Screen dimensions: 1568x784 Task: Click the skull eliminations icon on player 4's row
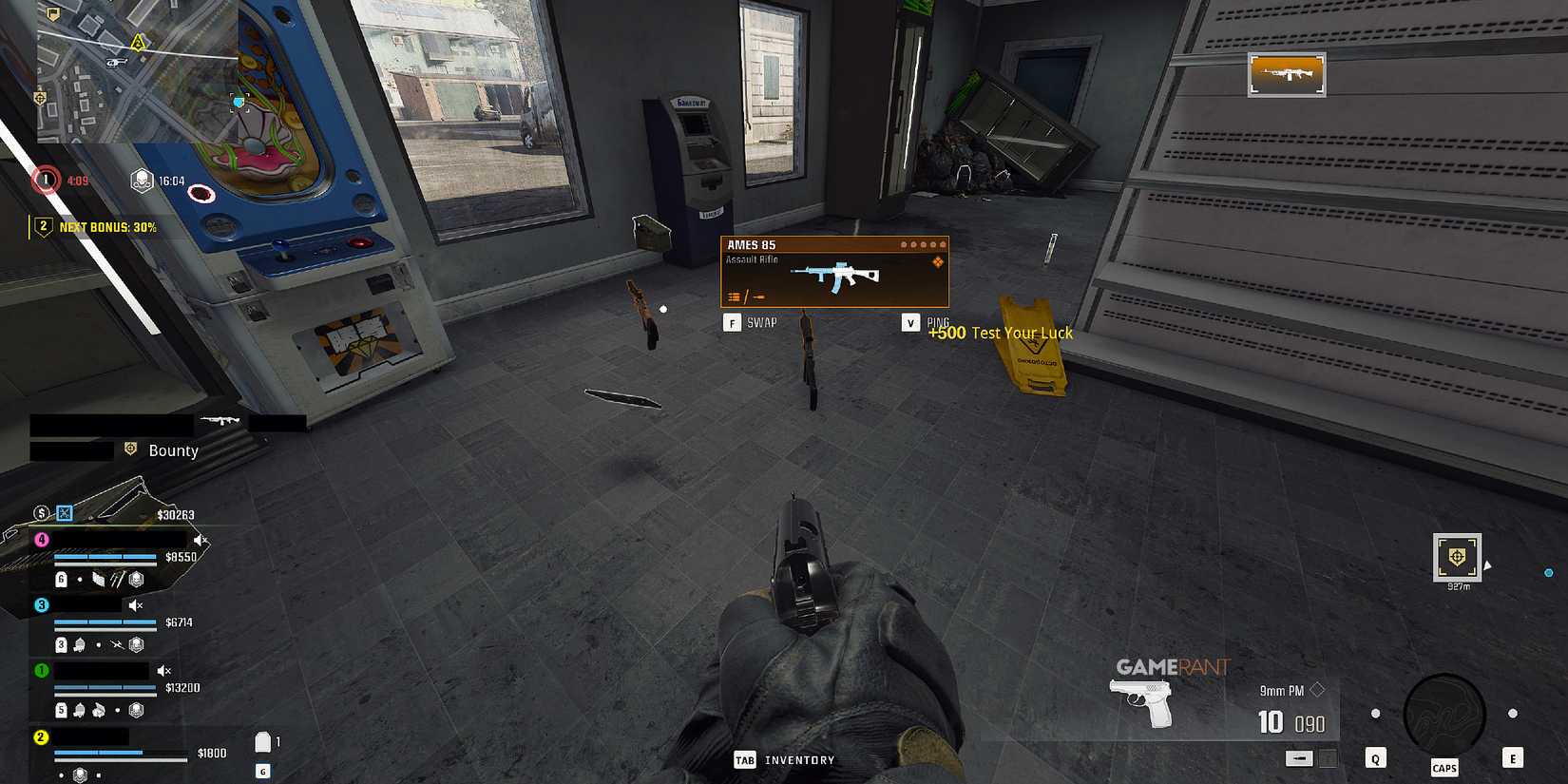coord(137,579)
